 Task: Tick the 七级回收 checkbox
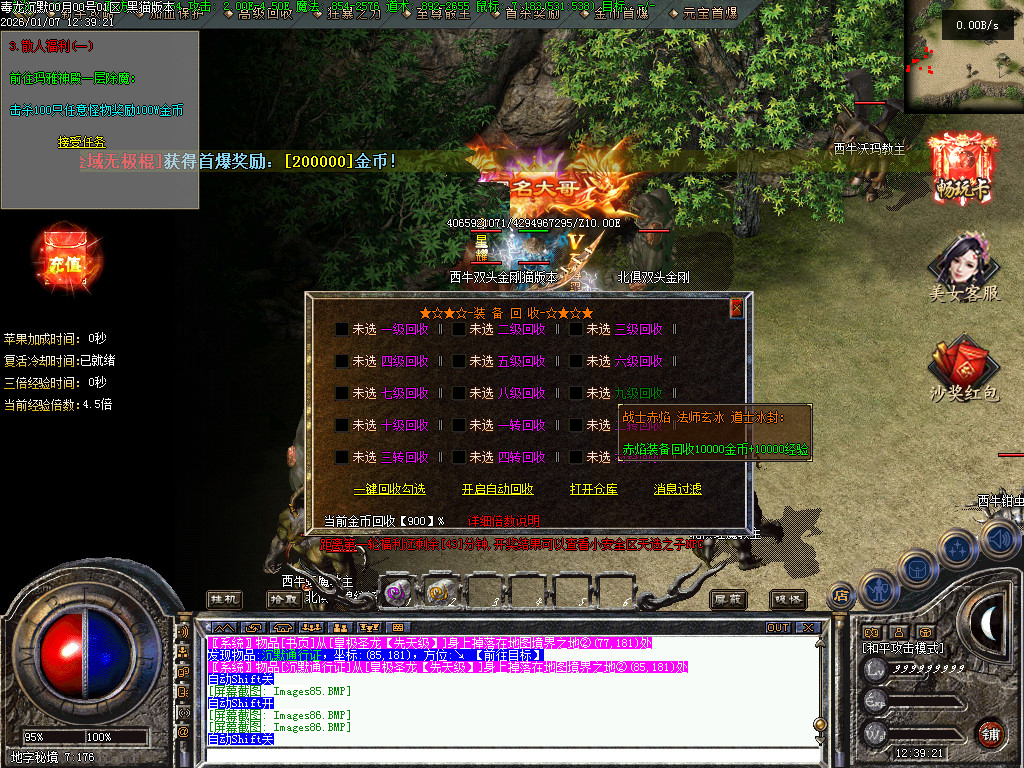[x=342, y=393]
